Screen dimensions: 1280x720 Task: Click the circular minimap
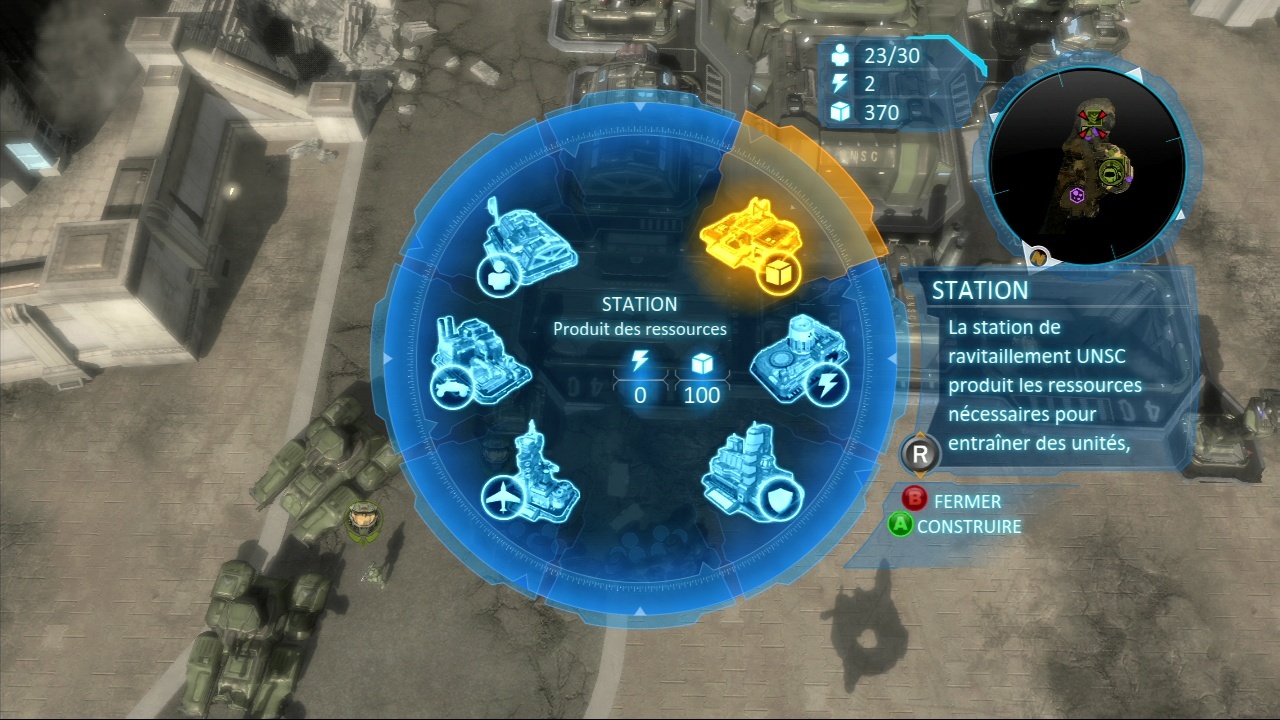tap(1087, 166)
